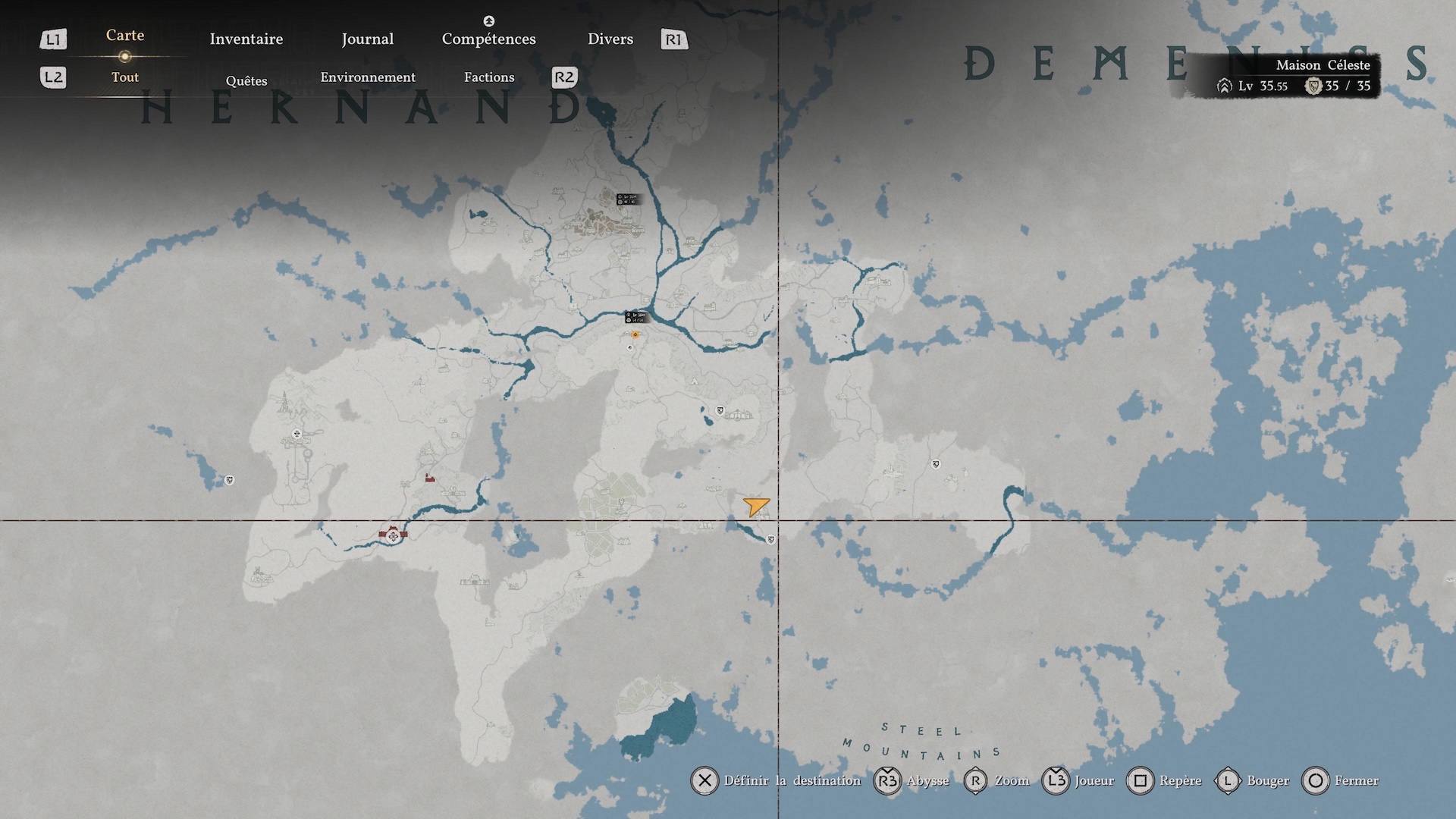Select the Compétences tab

pyautogui.click(x=488, y=39)
